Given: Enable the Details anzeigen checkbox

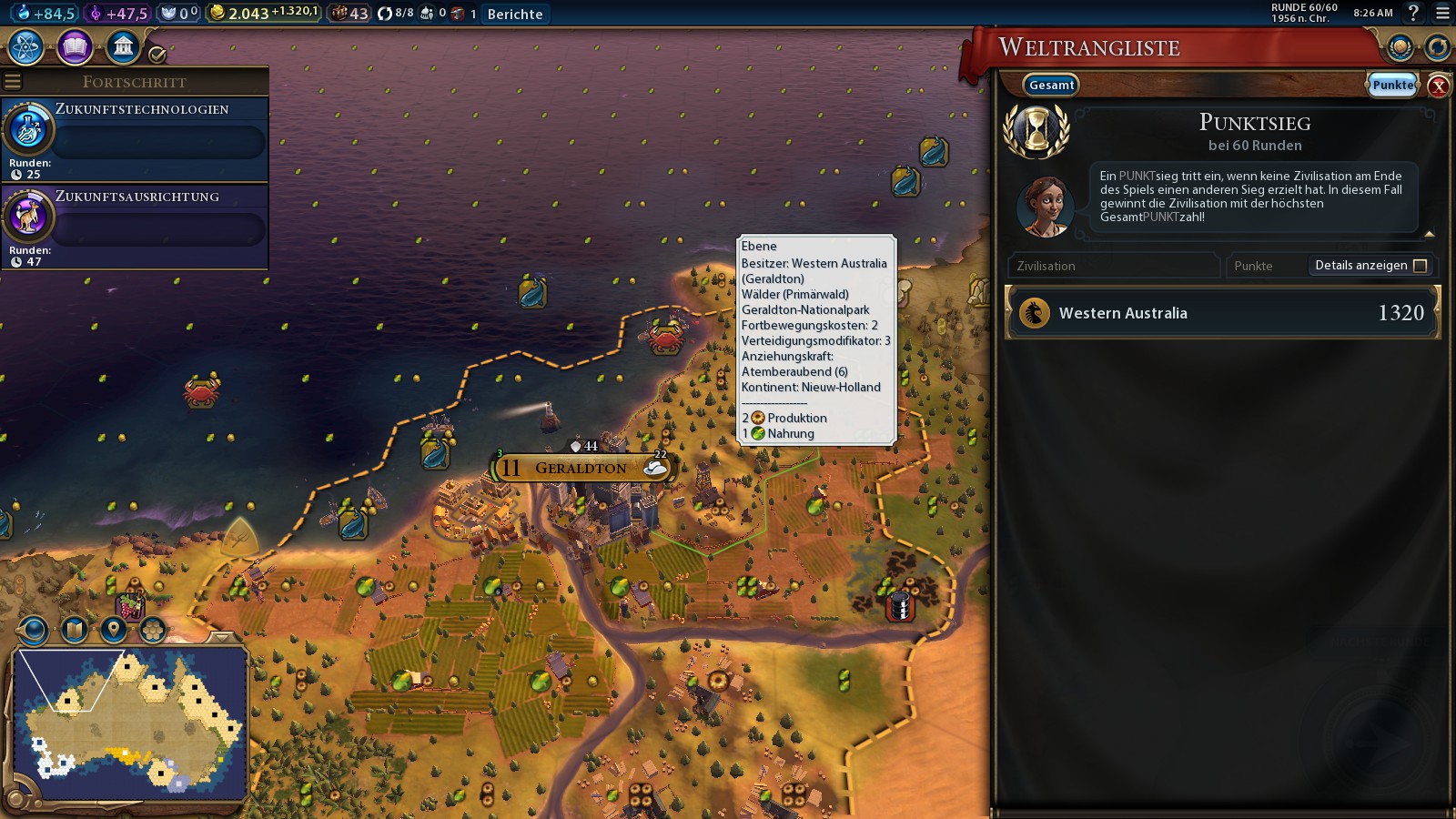Looking at the screenshot, I should [x=1420, y=266].
